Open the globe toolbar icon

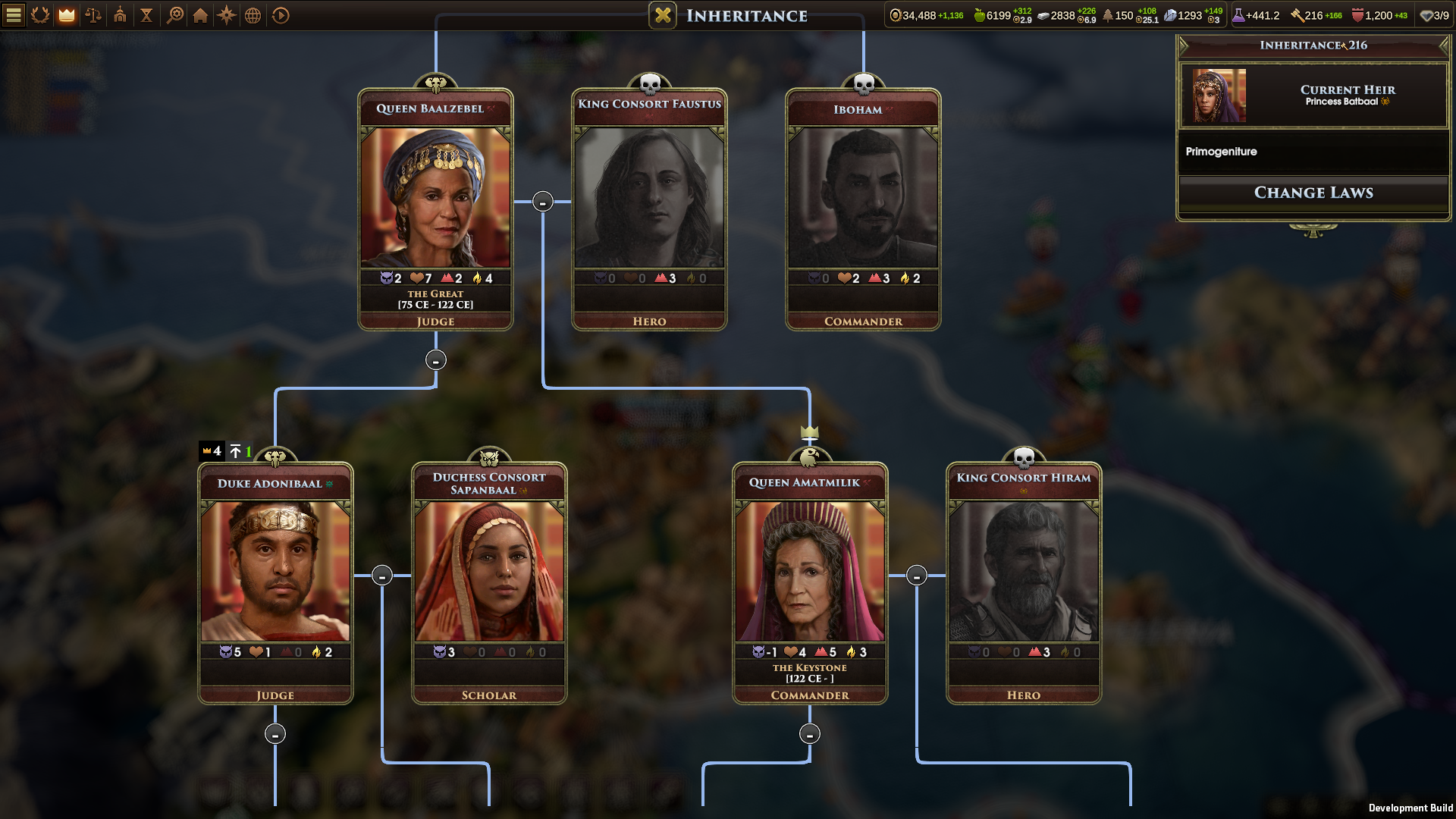(253, 15)
